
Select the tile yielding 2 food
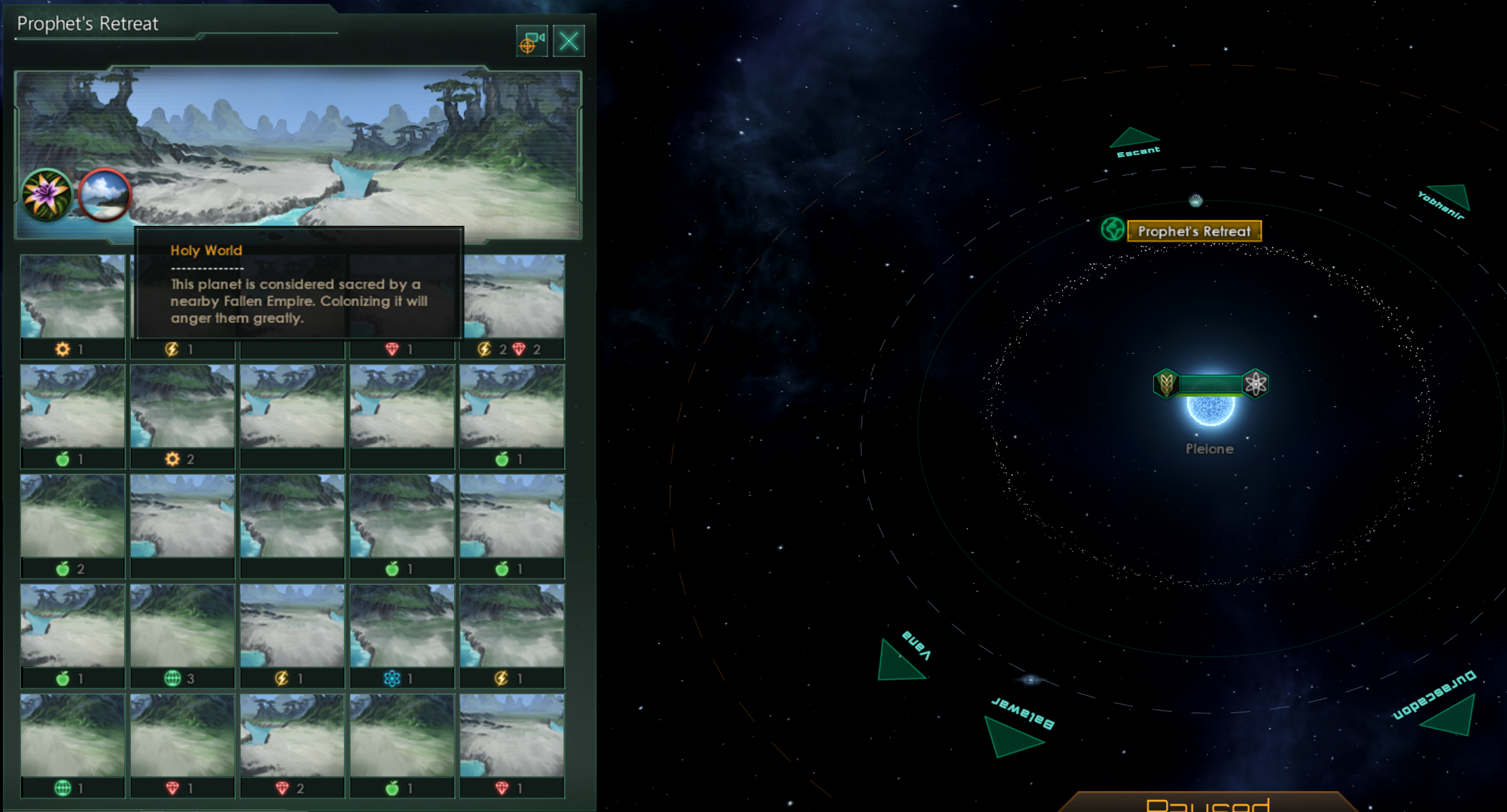[x=72, y=526]
